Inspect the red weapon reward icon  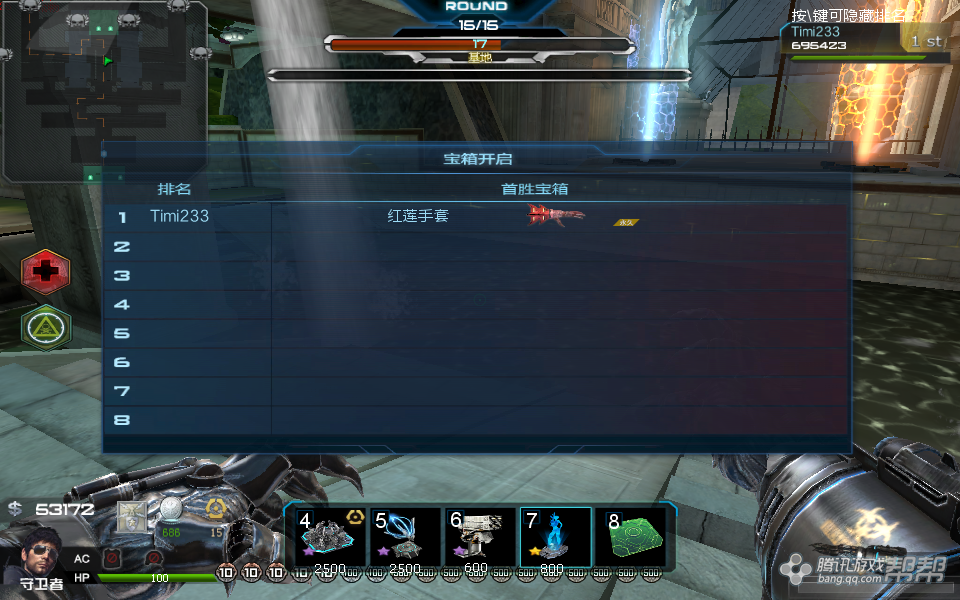tap(556, 214)
